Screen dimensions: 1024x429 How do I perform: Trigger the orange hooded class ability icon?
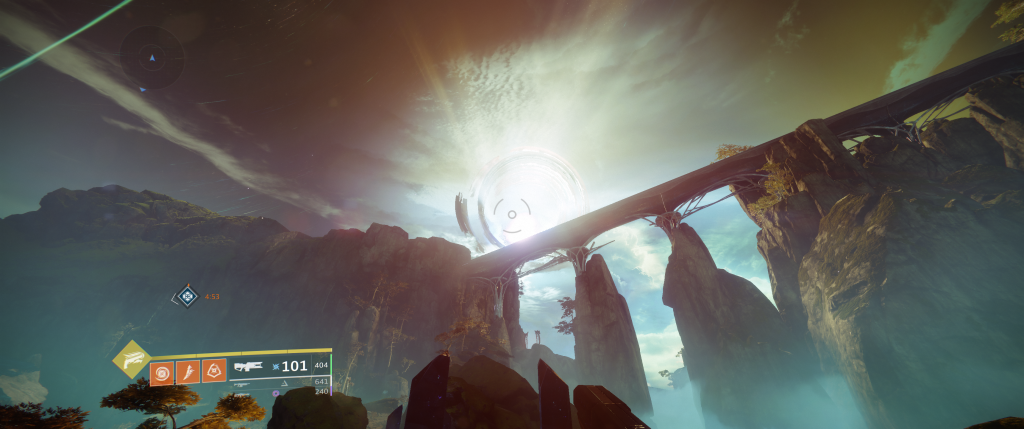pos(214,372)
